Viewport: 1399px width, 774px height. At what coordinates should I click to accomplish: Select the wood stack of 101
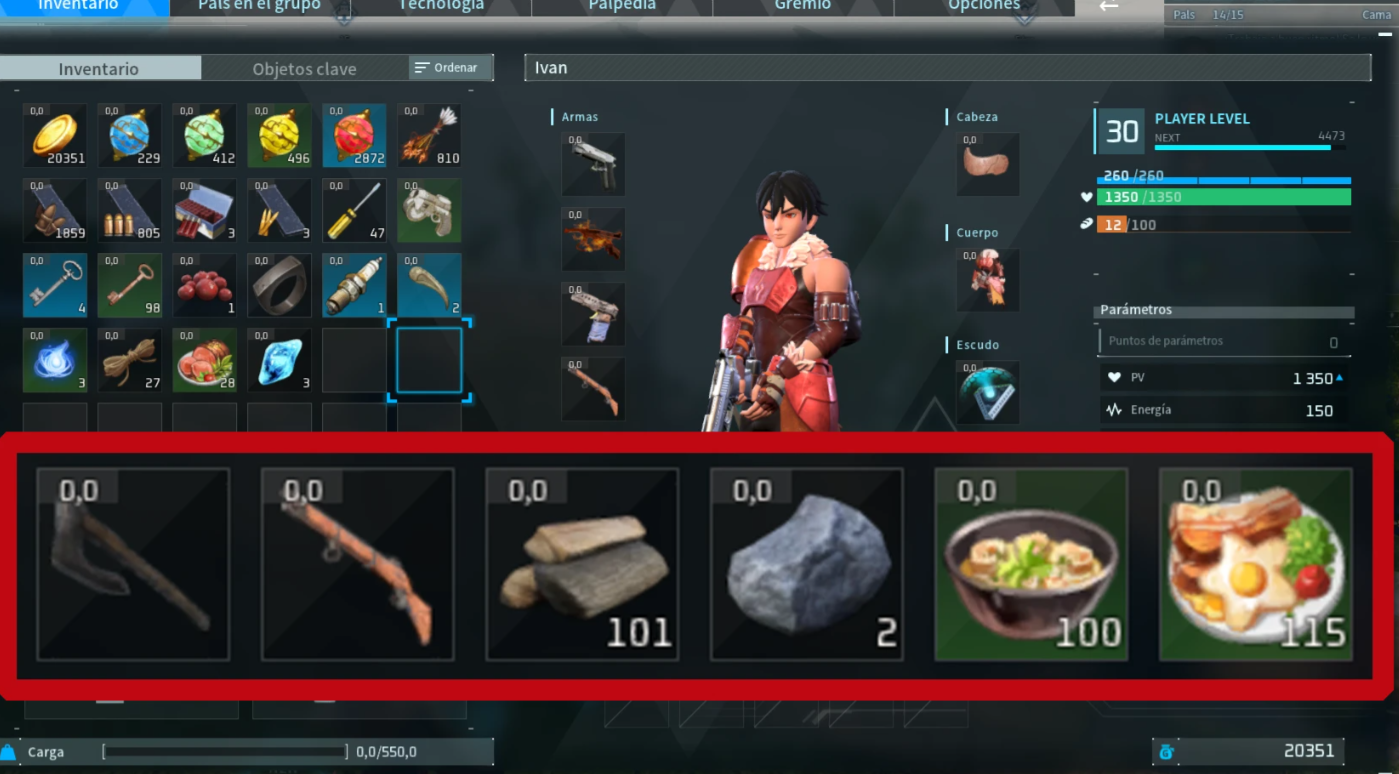pos(582,564)
